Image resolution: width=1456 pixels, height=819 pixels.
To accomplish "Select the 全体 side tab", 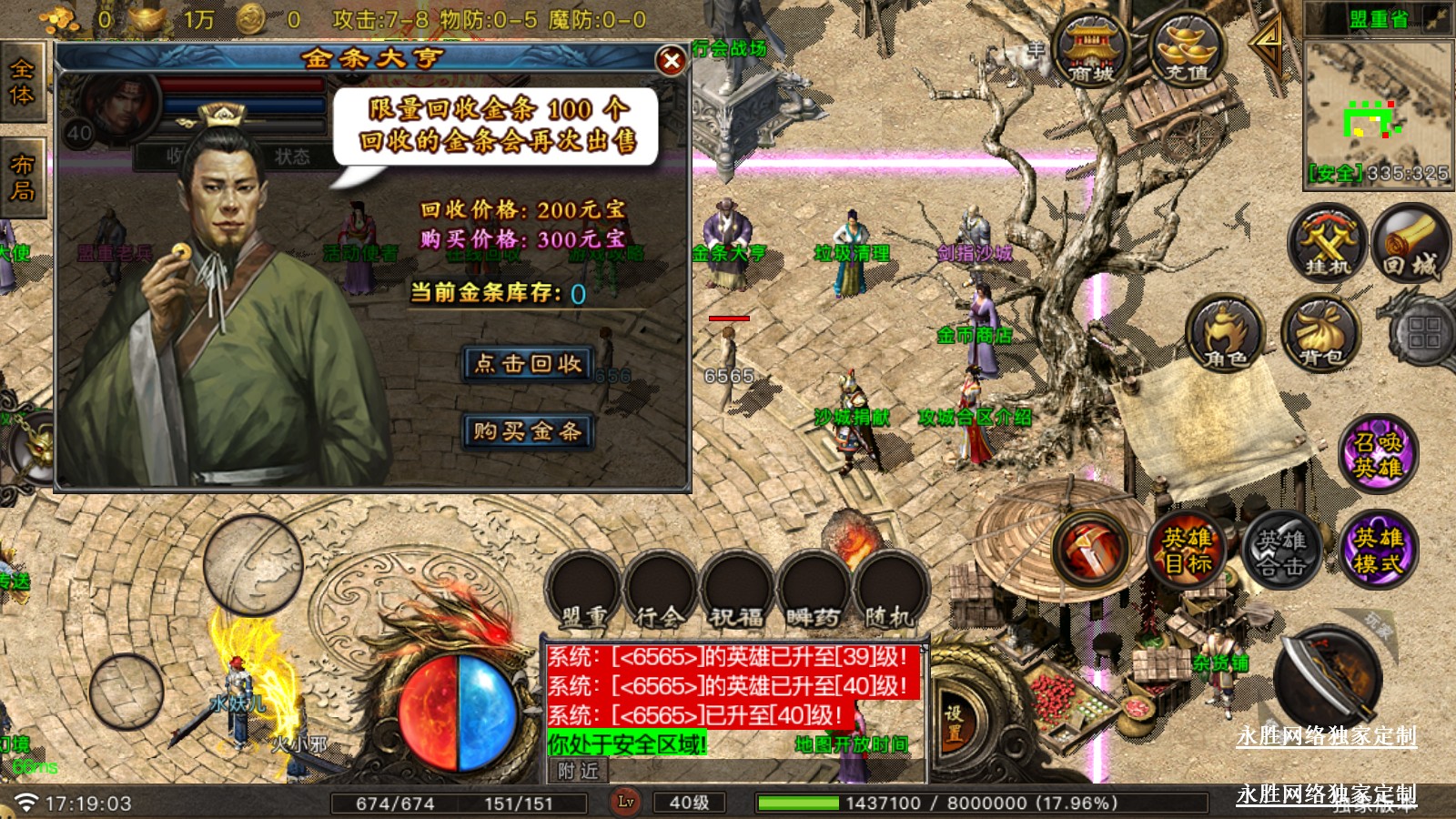I will pyautogui.click(x=22, y=82).
